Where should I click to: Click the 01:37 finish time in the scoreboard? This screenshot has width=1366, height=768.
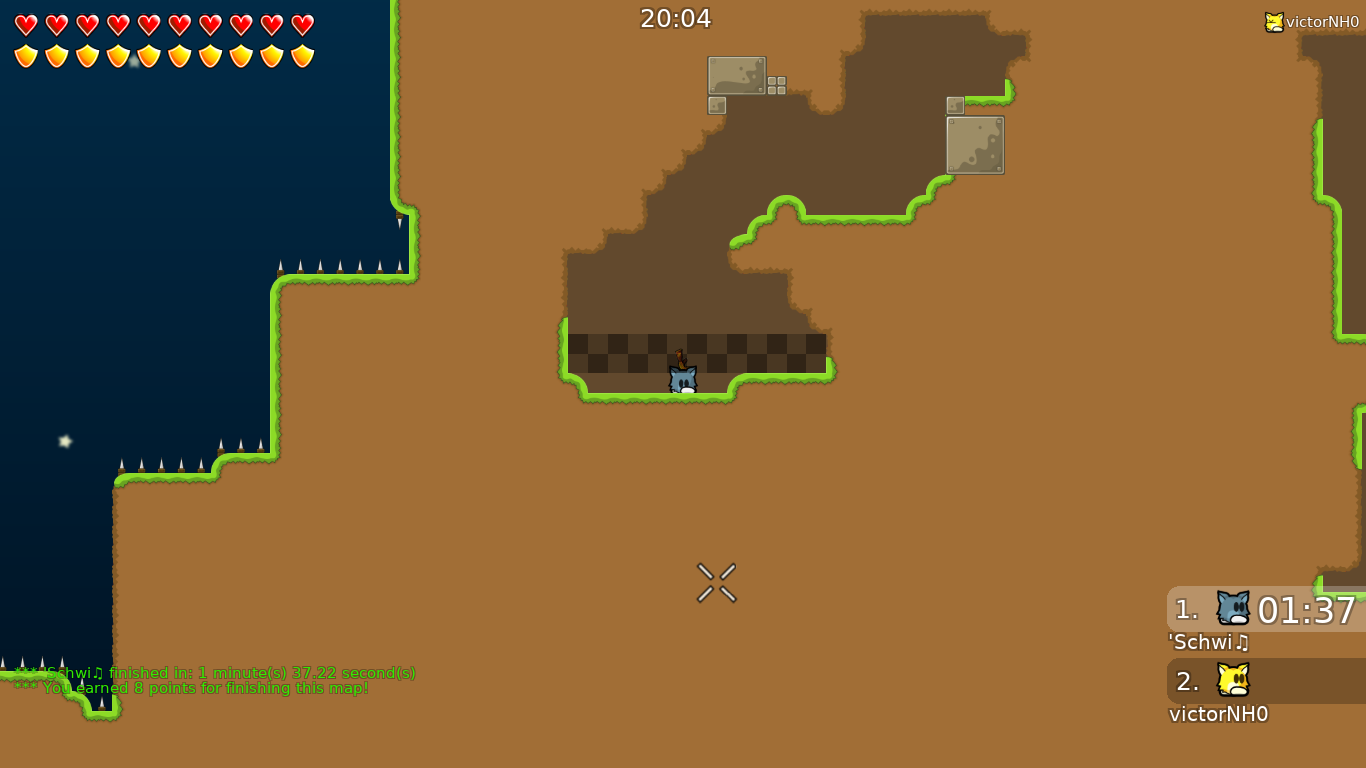tap(1305, 611)
